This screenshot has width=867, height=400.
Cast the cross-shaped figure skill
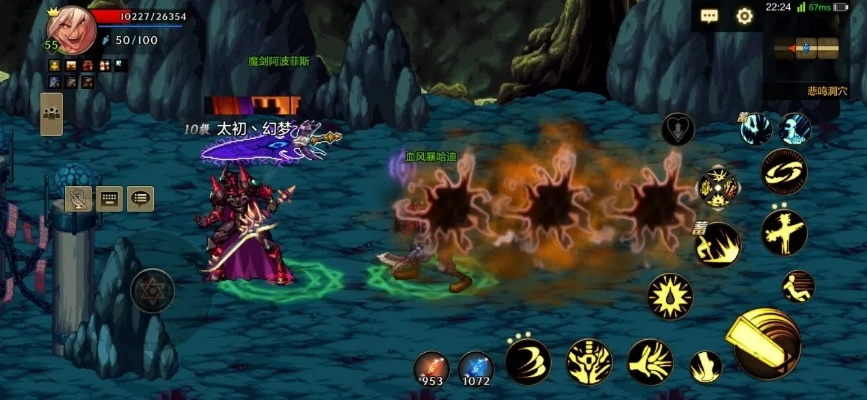[783, 232]
